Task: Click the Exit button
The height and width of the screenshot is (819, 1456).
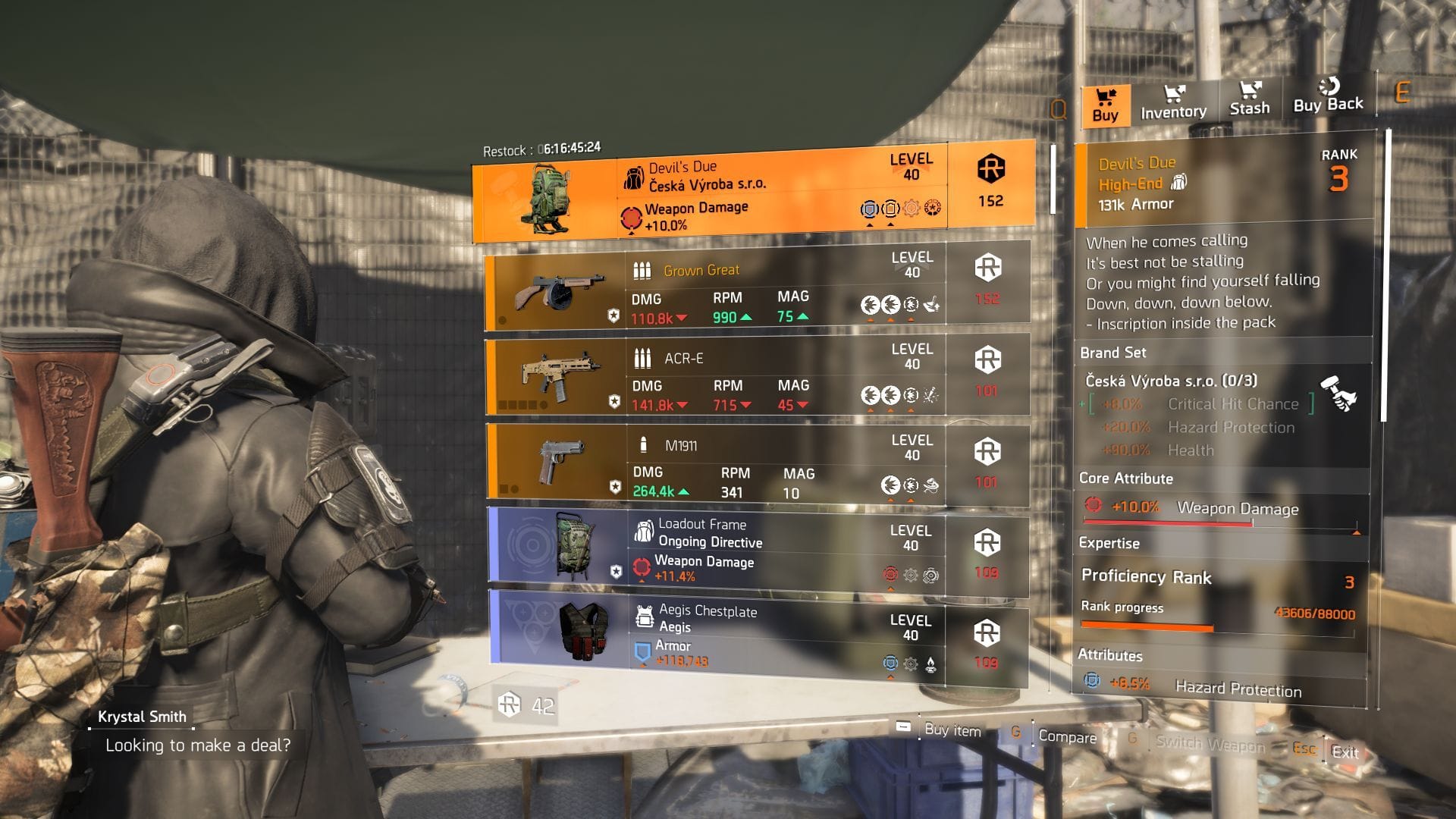Action: coord(1344,752)
